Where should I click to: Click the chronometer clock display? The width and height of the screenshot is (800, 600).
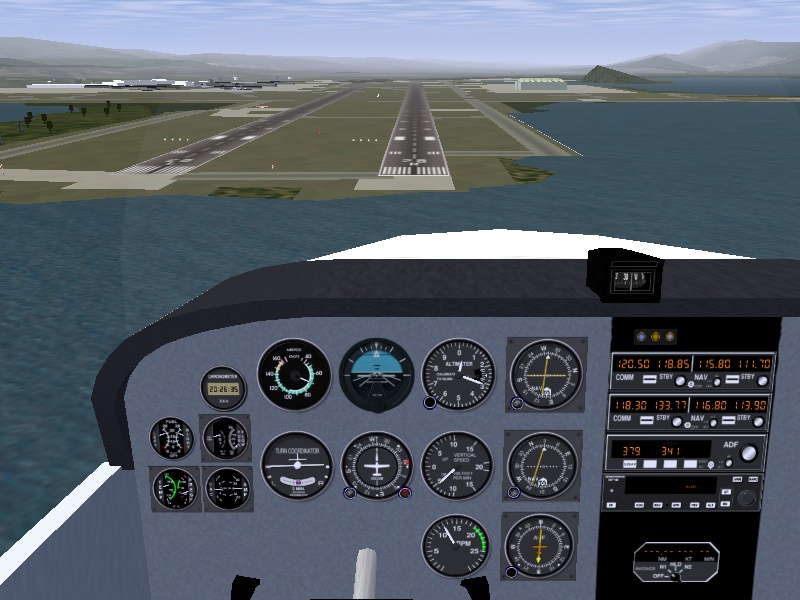coord(225,388)
